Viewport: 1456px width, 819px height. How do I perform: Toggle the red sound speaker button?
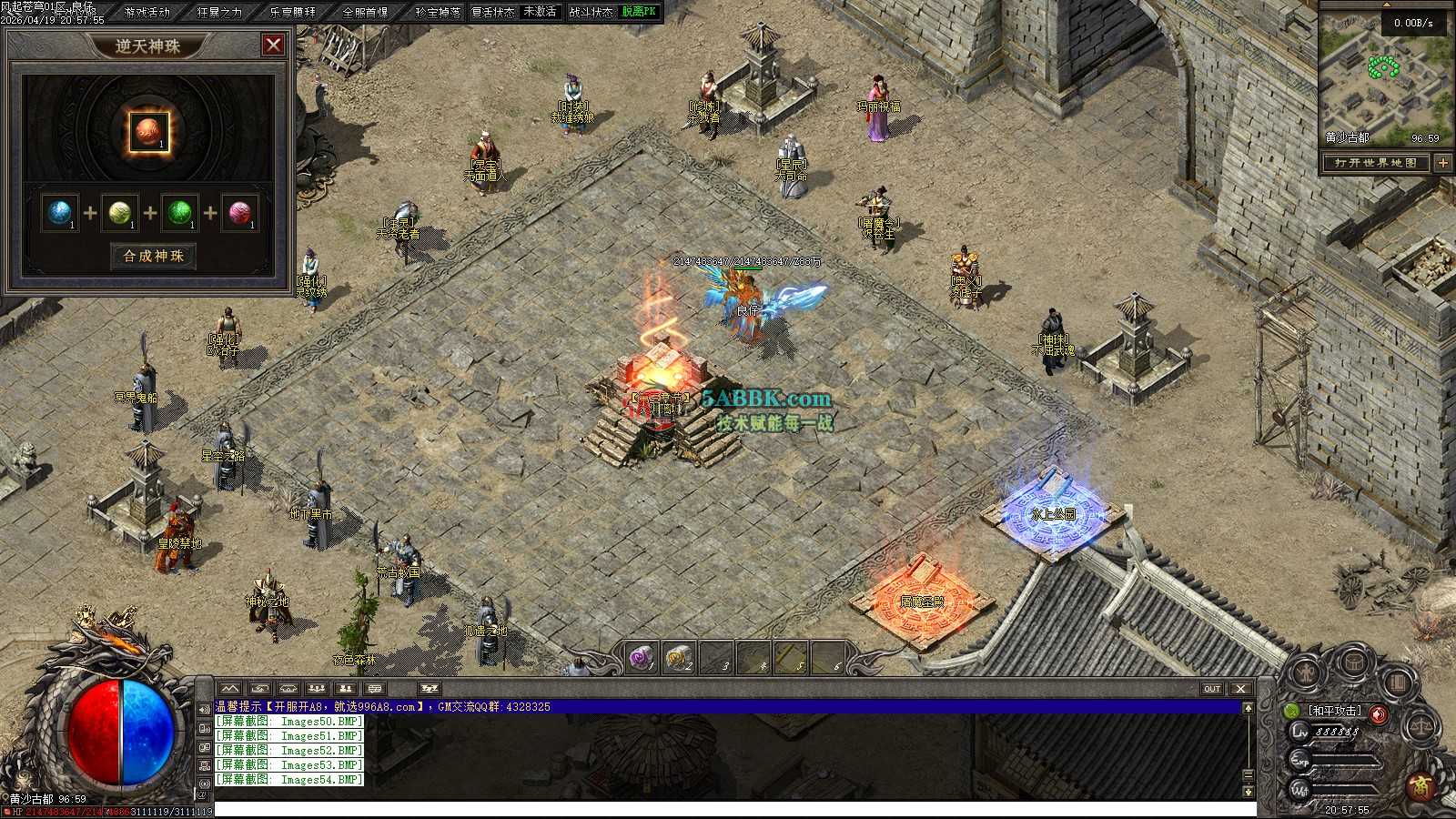point(1379,714)
